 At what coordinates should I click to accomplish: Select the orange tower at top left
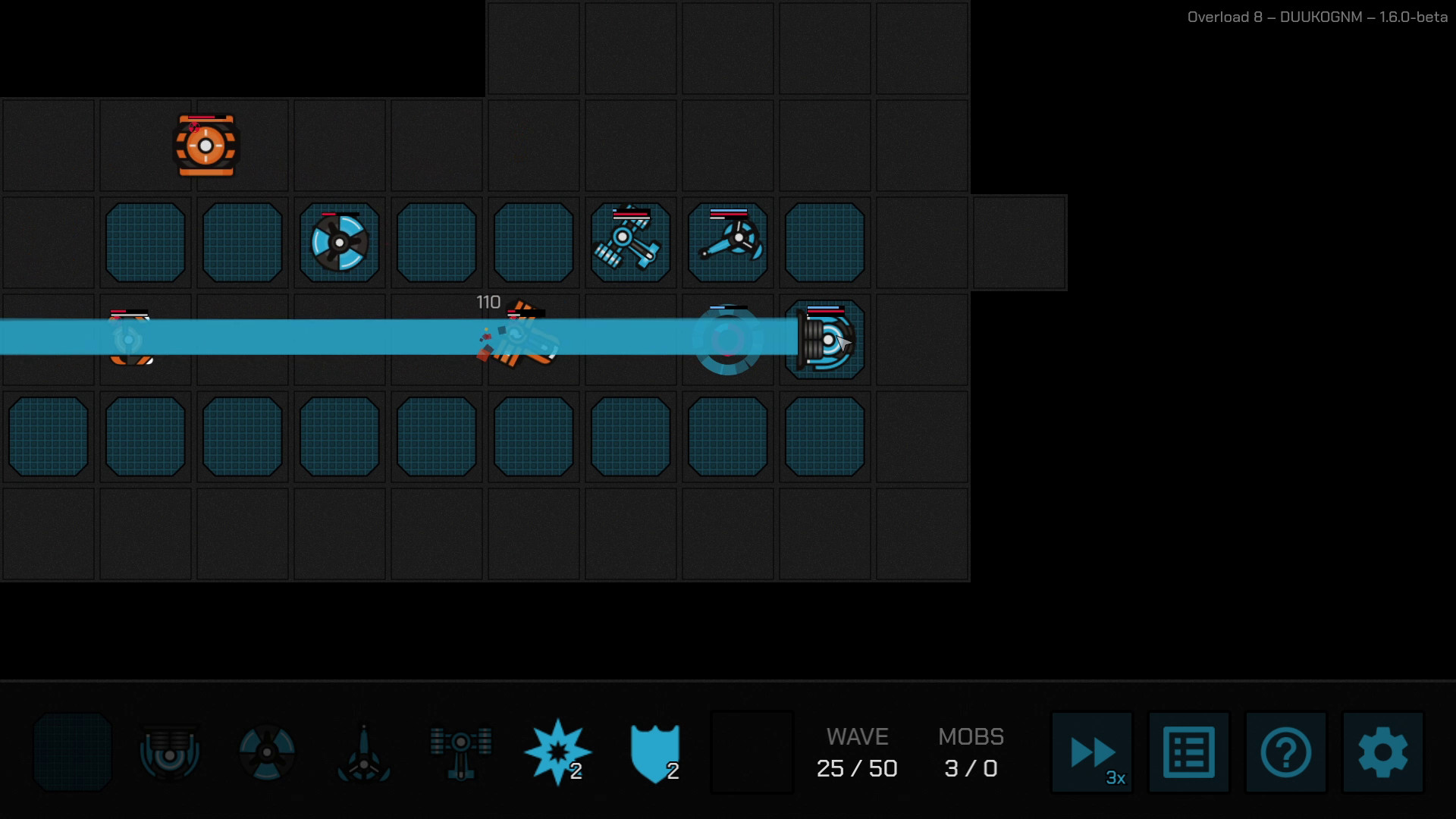[206, 146]
